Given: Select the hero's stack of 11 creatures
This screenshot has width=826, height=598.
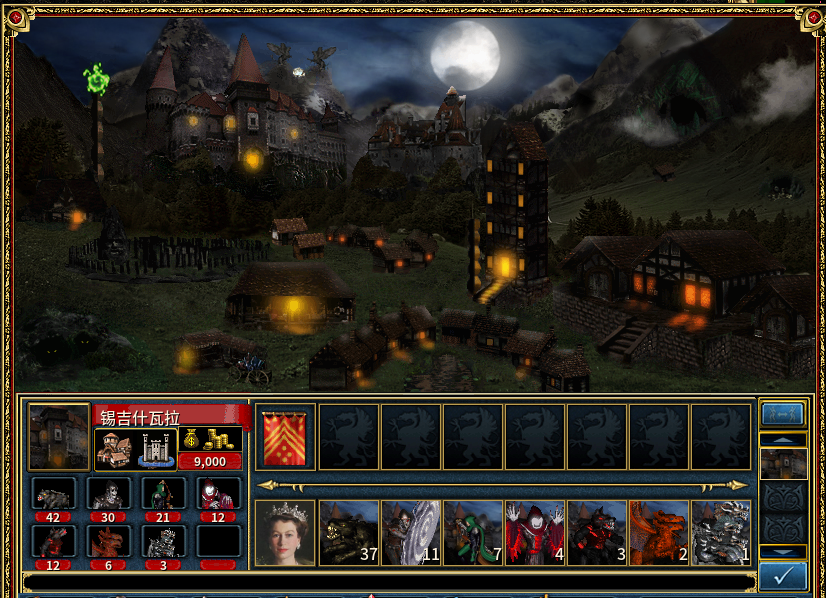Looking at the screenshot, I should [410, 533].
